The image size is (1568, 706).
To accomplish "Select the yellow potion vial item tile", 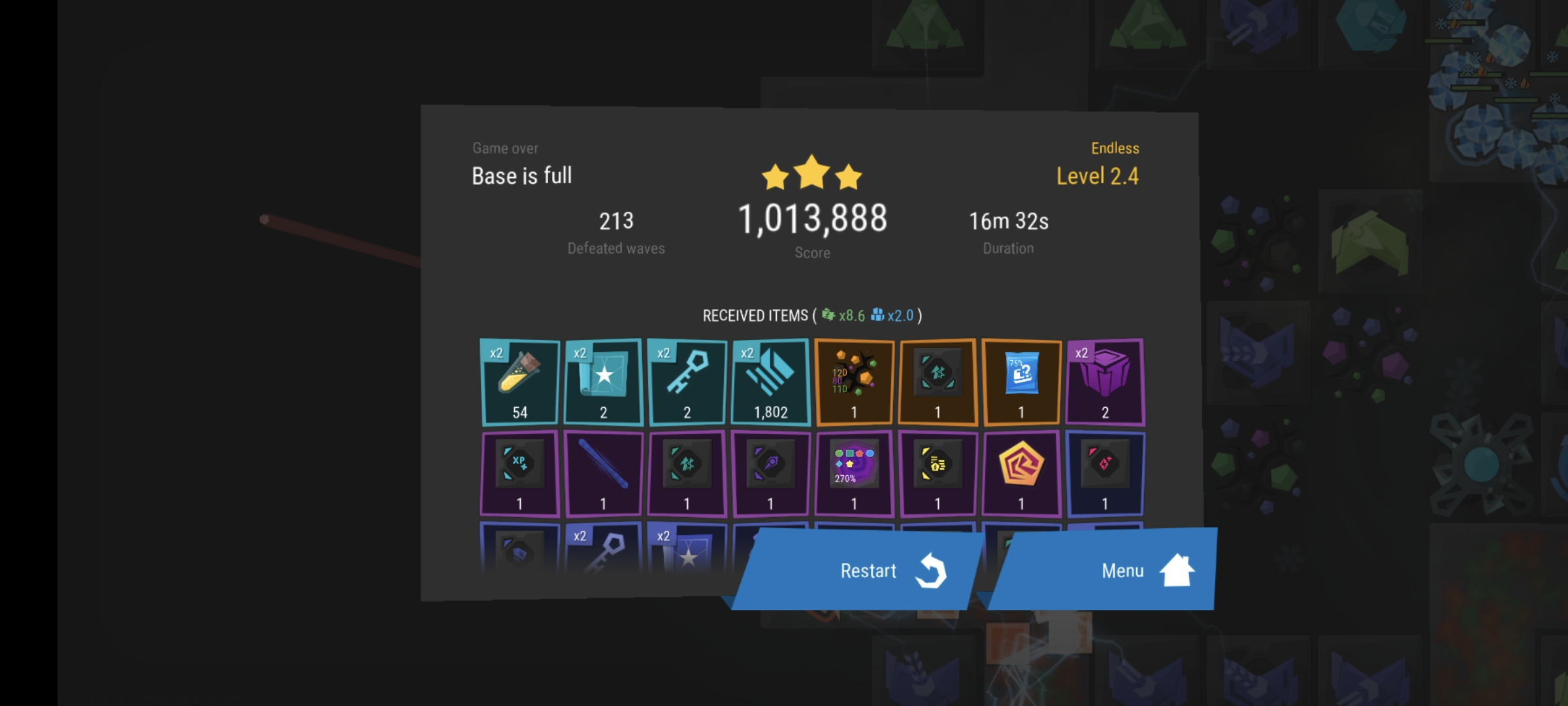I will 520,382.
